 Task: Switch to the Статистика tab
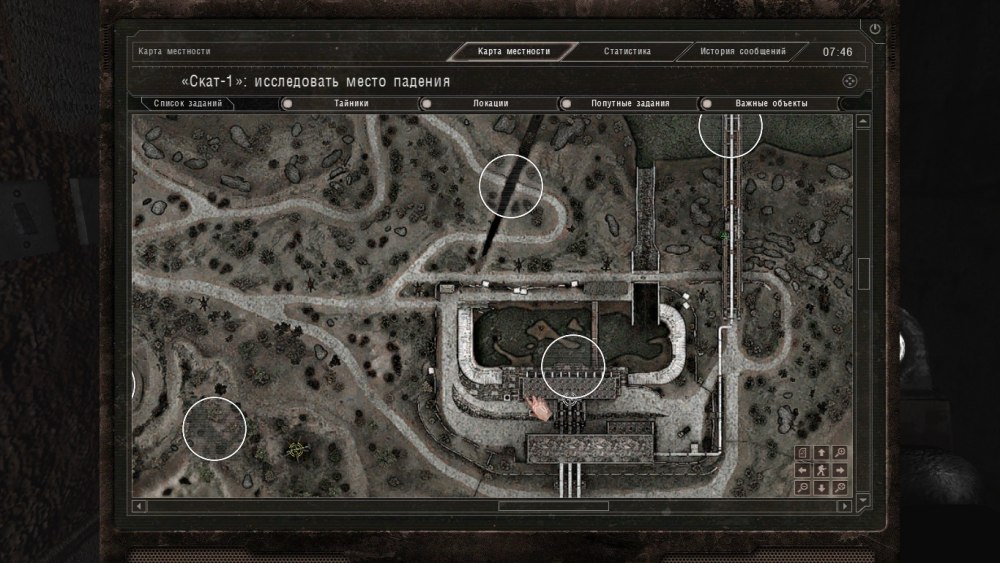tap(627, 51)
